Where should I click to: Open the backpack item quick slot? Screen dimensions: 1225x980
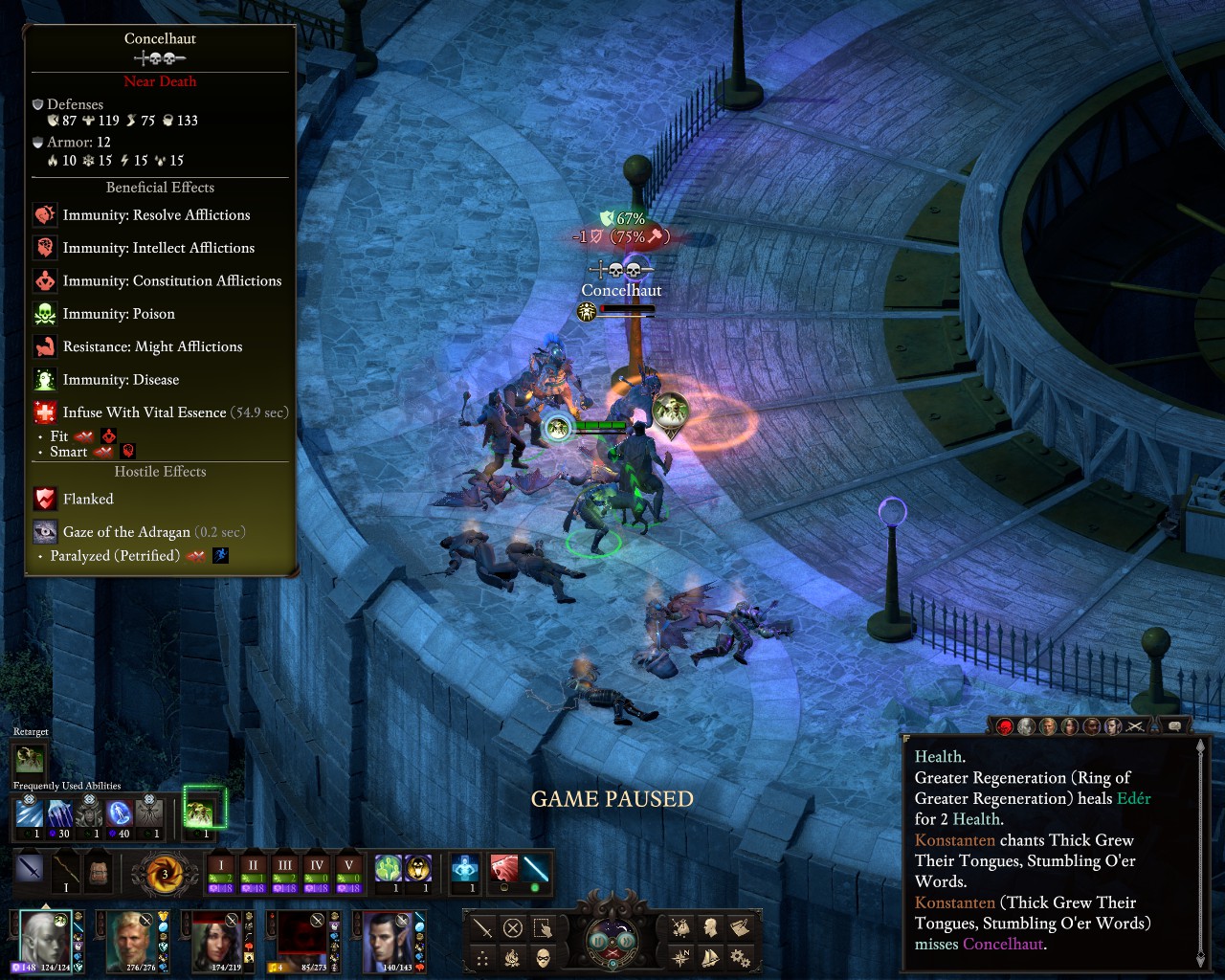(97, 871)
